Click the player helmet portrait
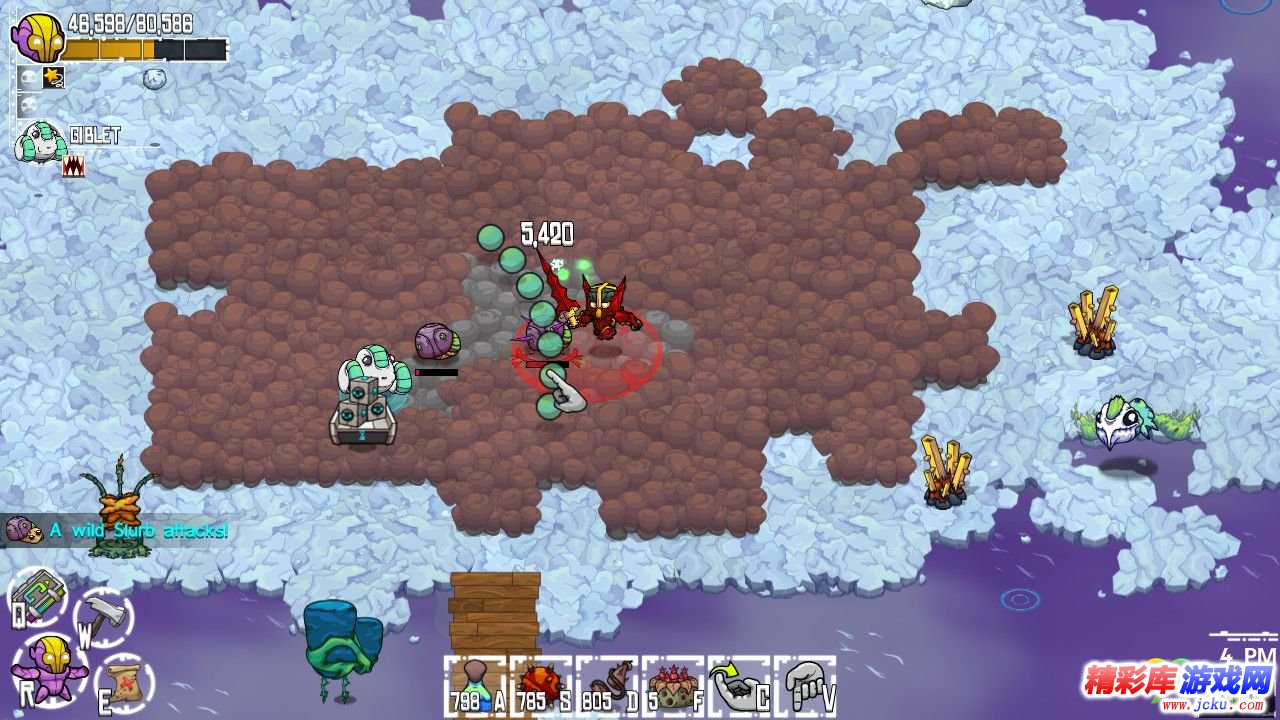Viewport: 1280px width, 720px height. [x=37, y=38]
